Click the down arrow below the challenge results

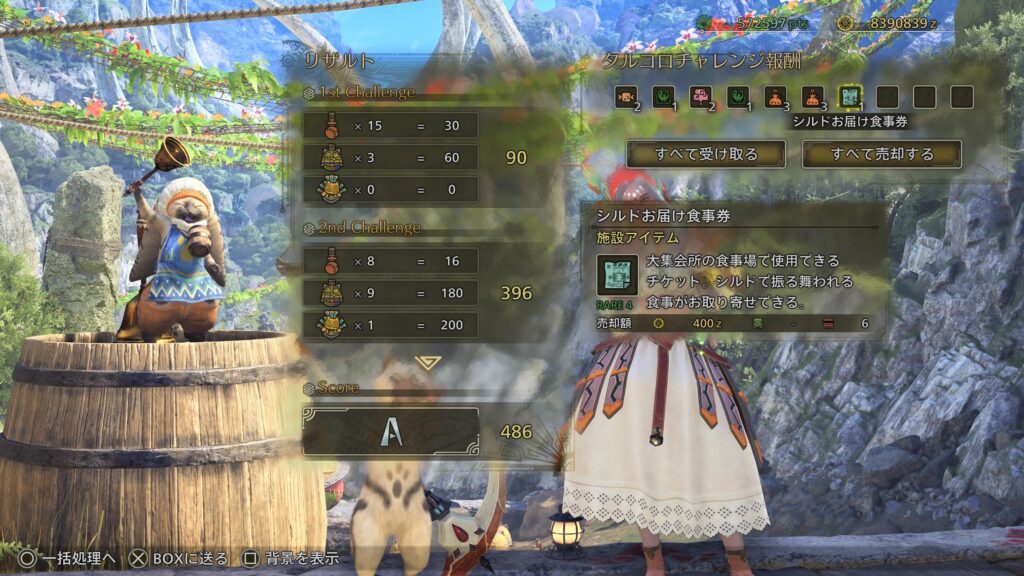pyautogui.click(x=427, y=362)
